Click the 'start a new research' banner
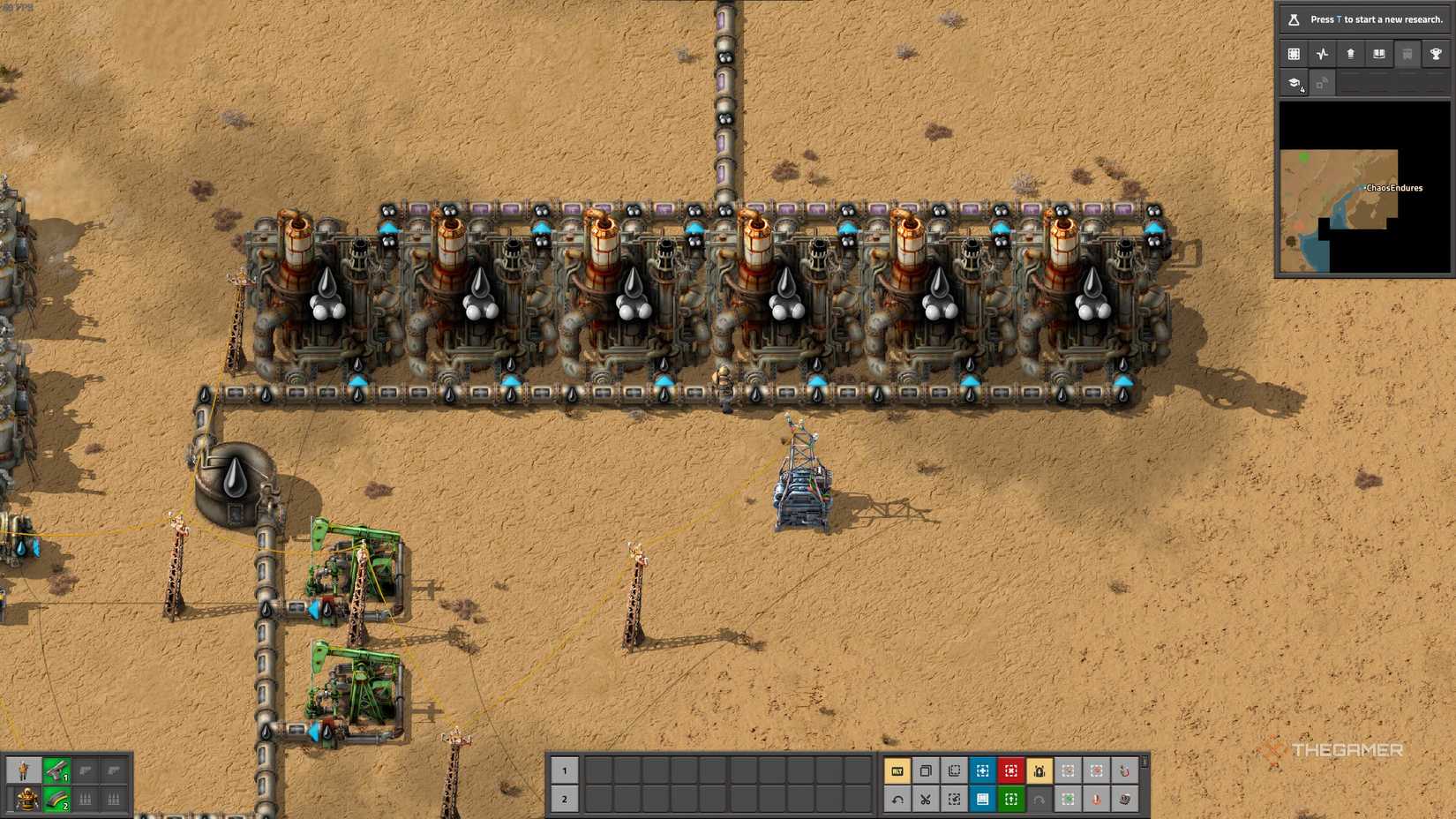Image resolution: width=1456 pixels, height=819 pixels. point(1363,19)
